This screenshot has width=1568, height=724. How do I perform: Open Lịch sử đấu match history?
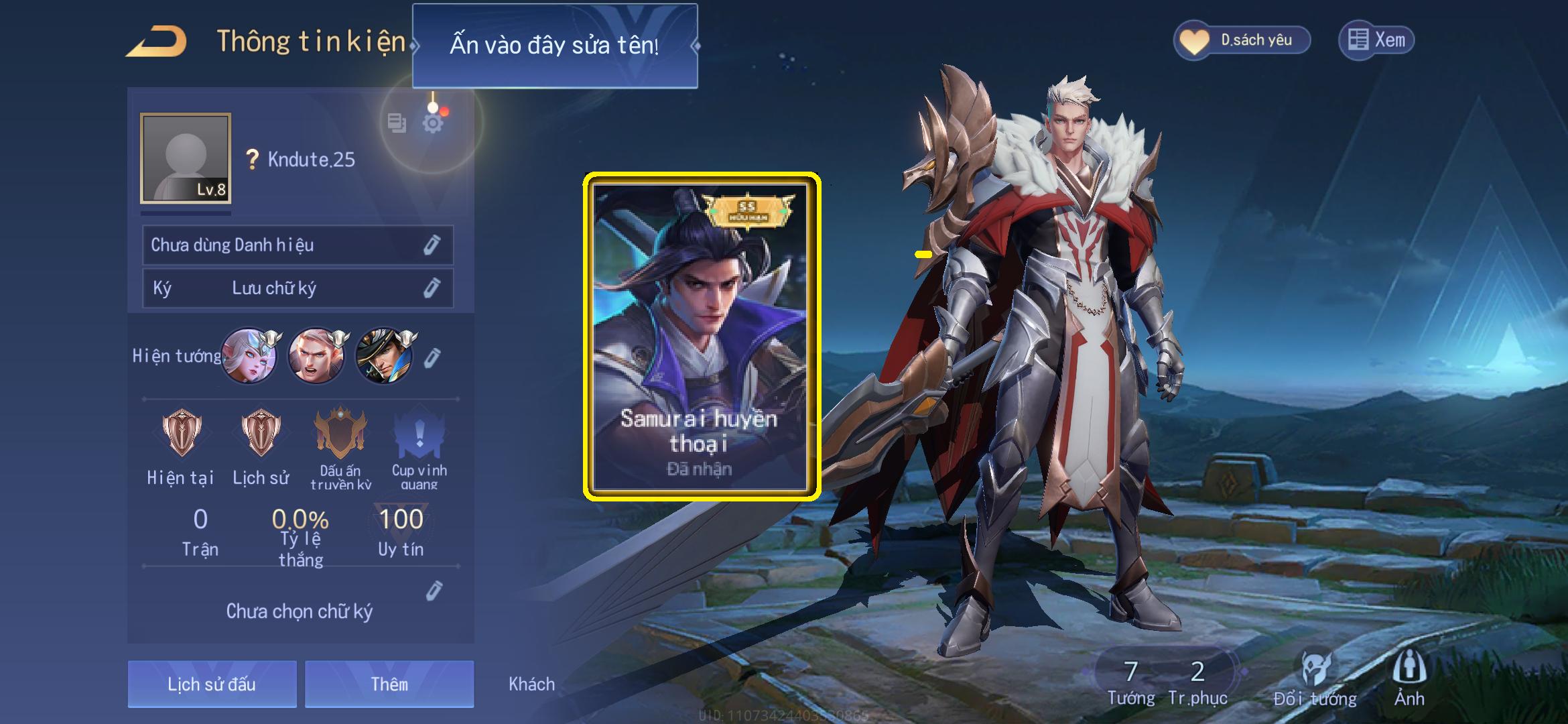[212, 684]
